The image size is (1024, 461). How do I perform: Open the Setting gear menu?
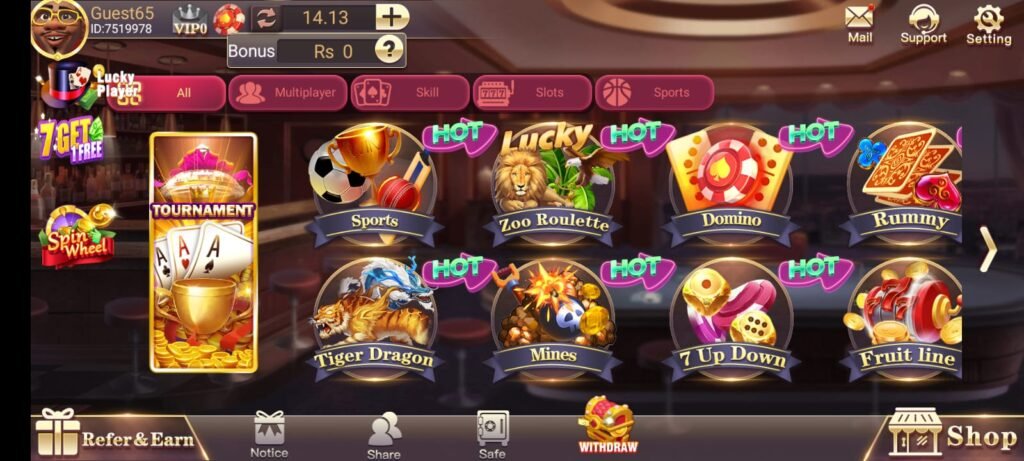click(x=988, y=23)
